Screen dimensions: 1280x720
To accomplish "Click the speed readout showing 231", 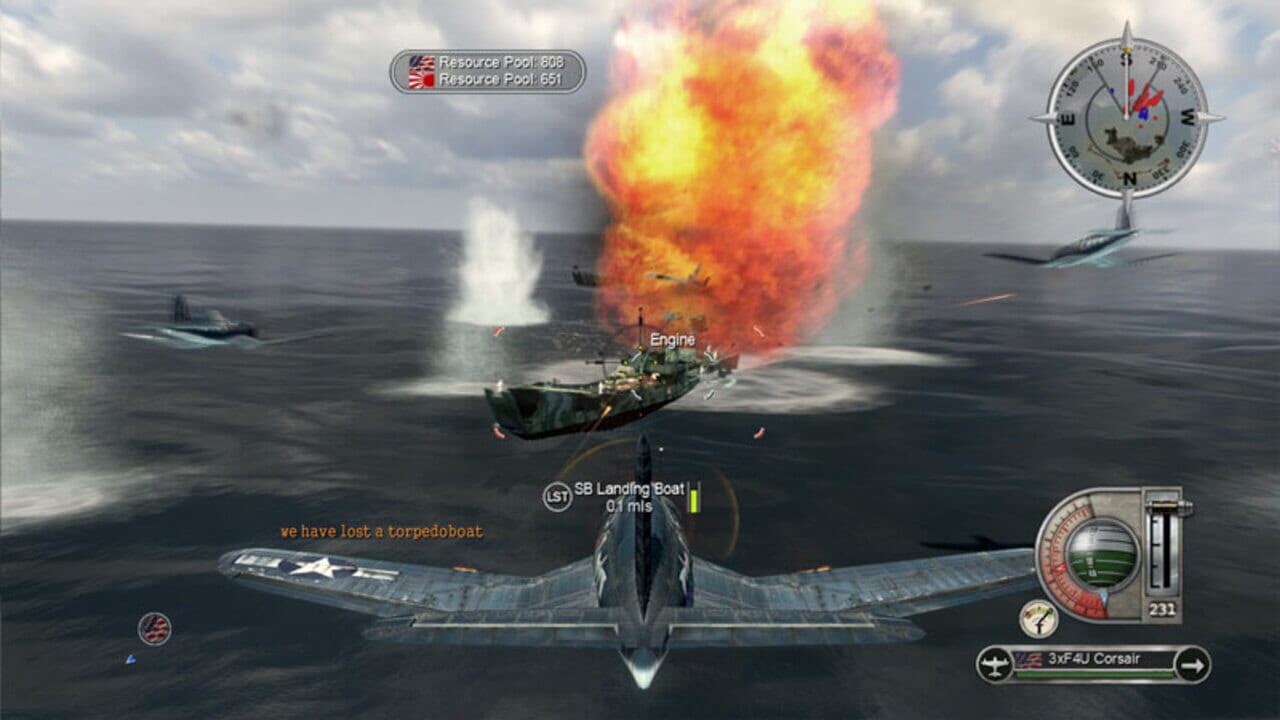I will (1161, 608).
